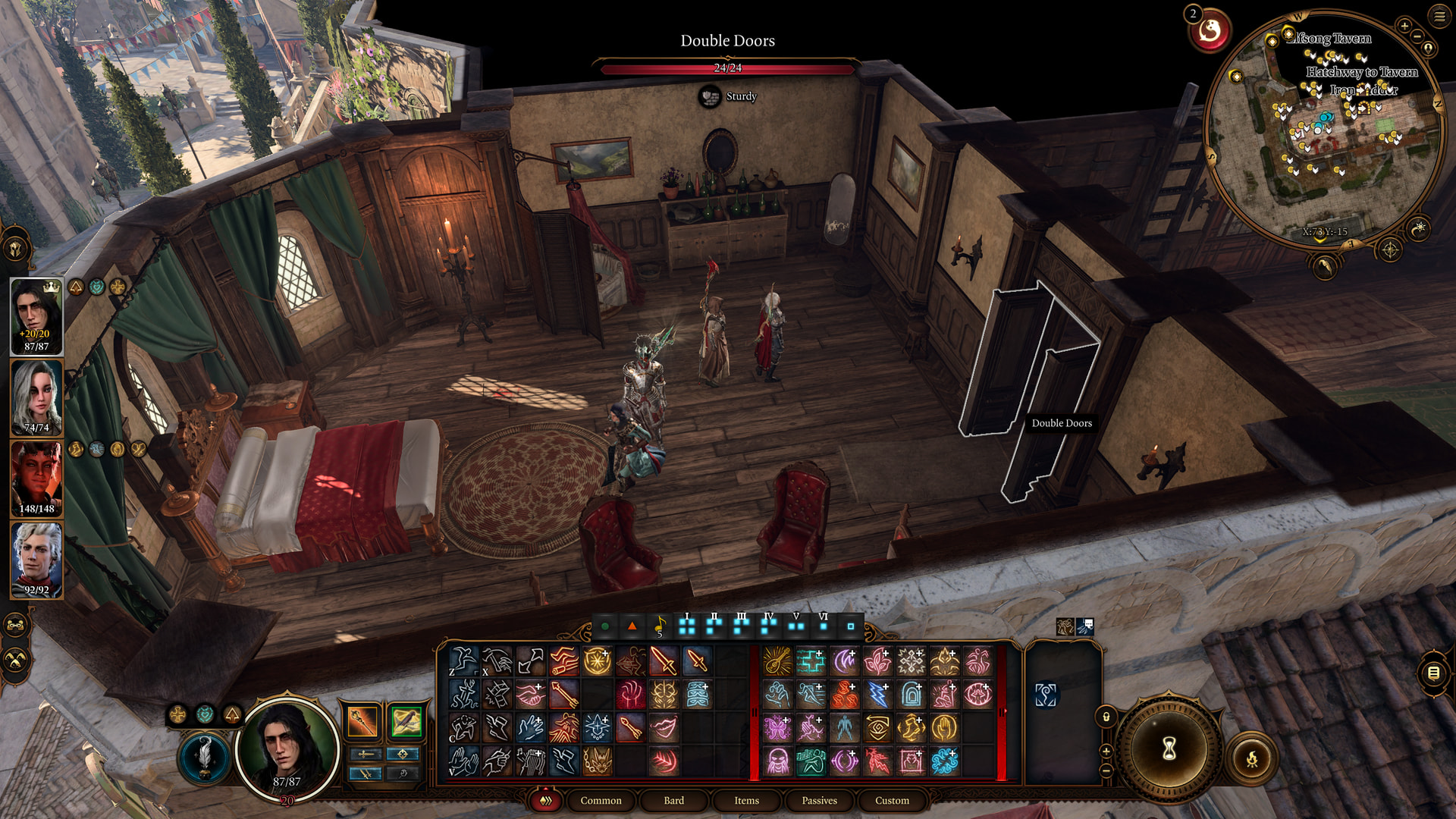Open the campfire rest menu
This screenshot has height=819, width=1456.
click(x=1252, y=758)
